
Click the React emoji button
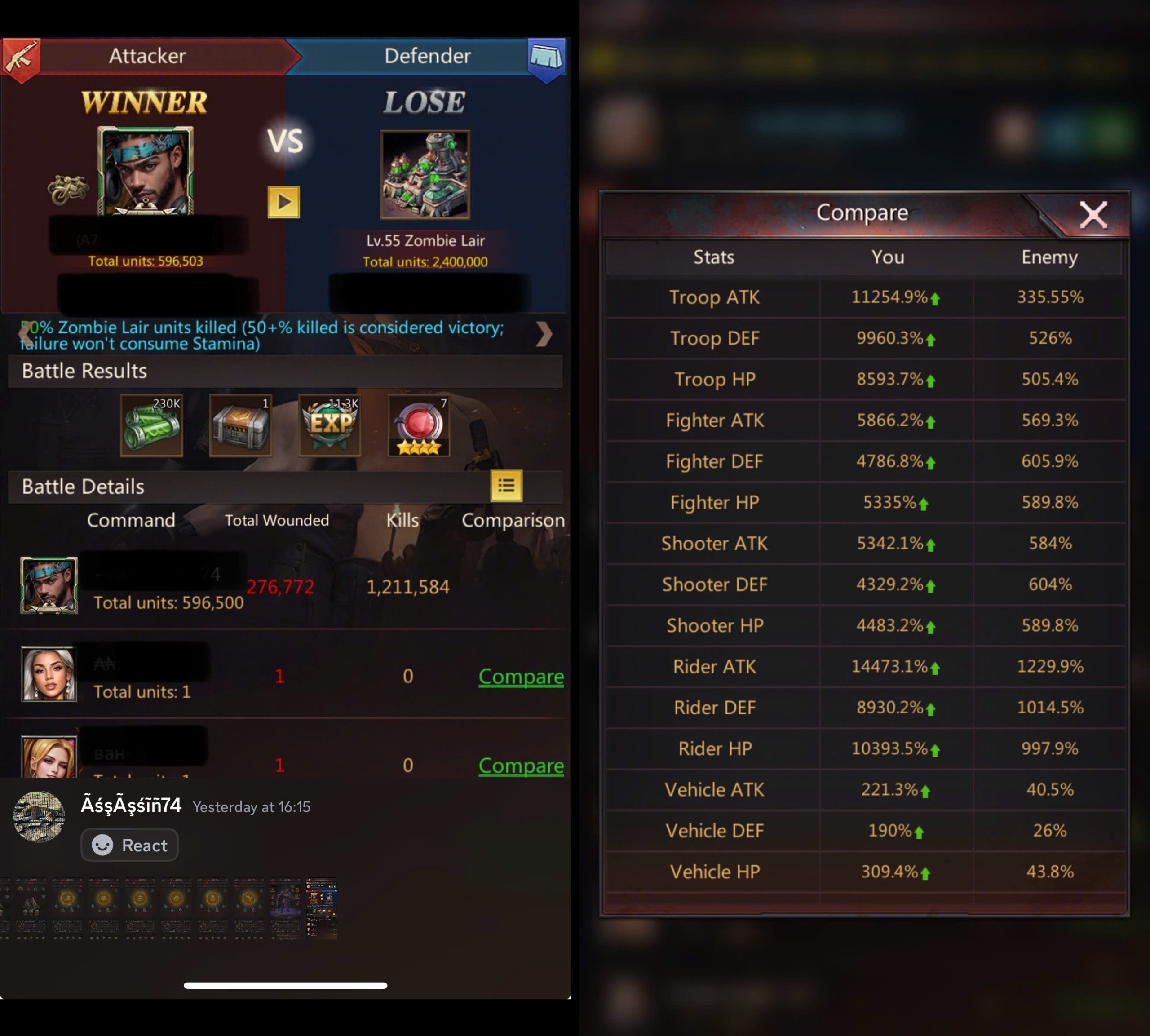pos(130,845)
